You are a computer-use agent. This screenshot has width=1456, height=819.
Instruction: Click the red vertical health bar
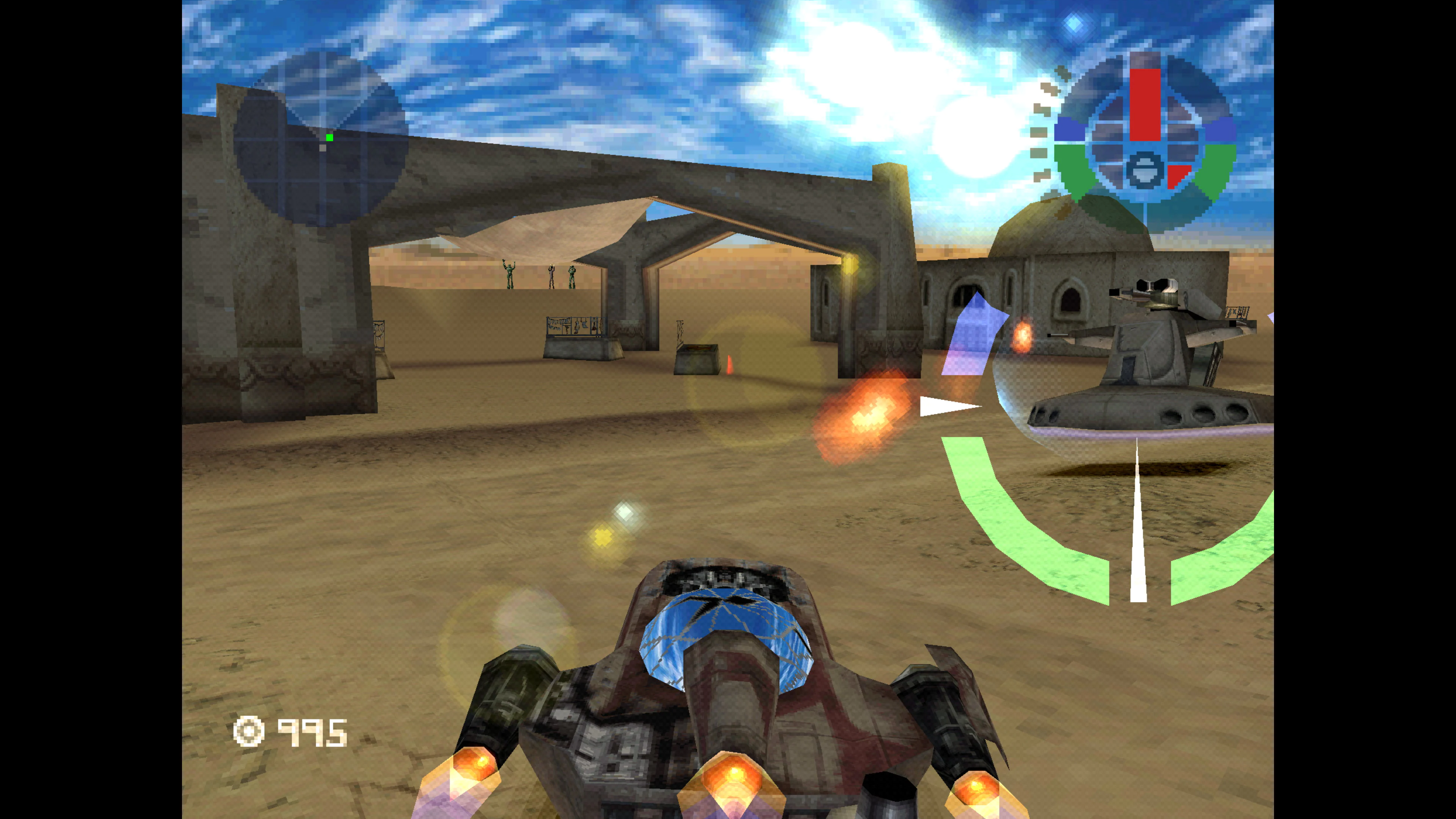1146,103
